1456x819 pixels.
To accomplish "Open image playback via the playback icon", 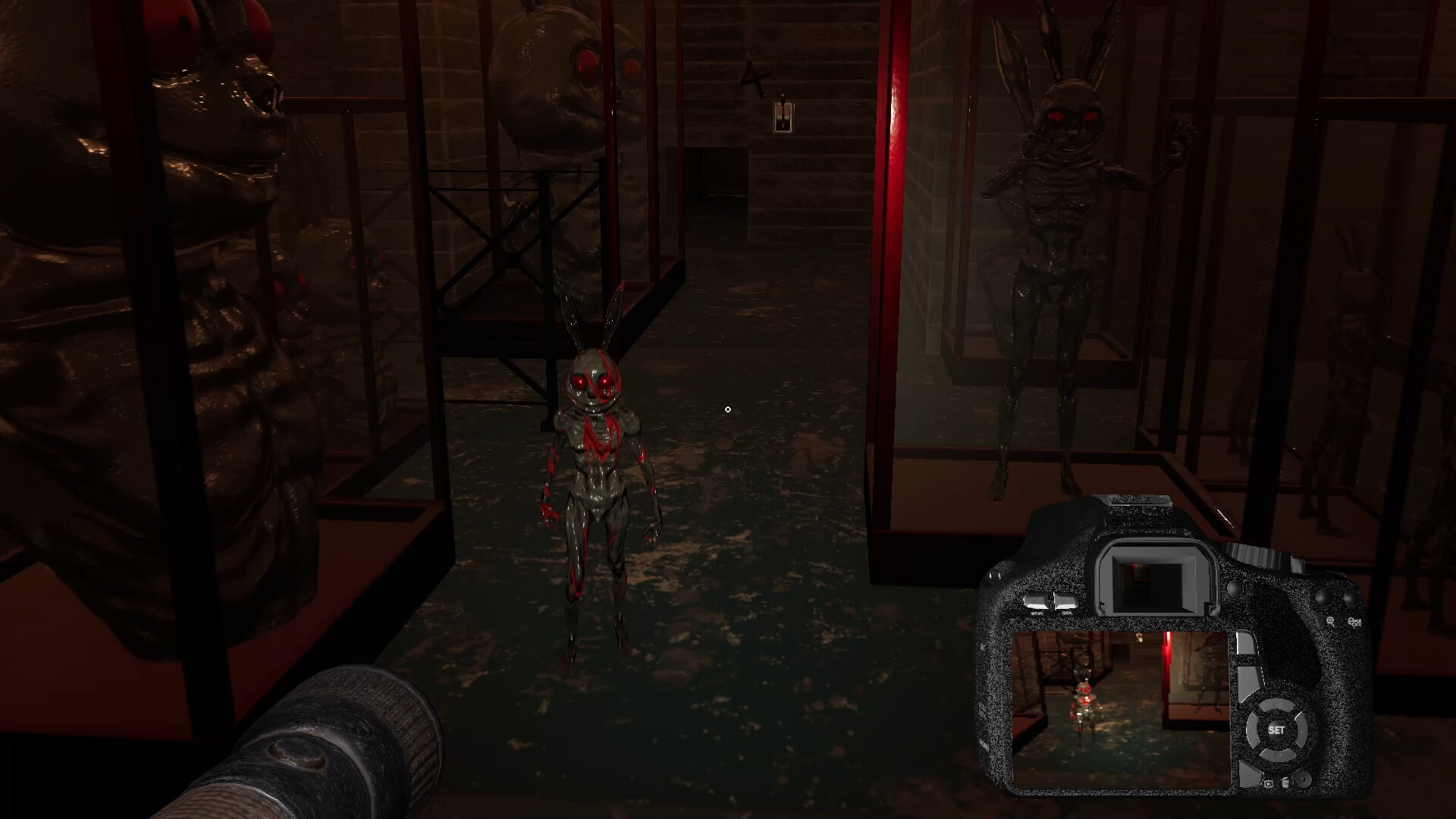I will 1268,782.
